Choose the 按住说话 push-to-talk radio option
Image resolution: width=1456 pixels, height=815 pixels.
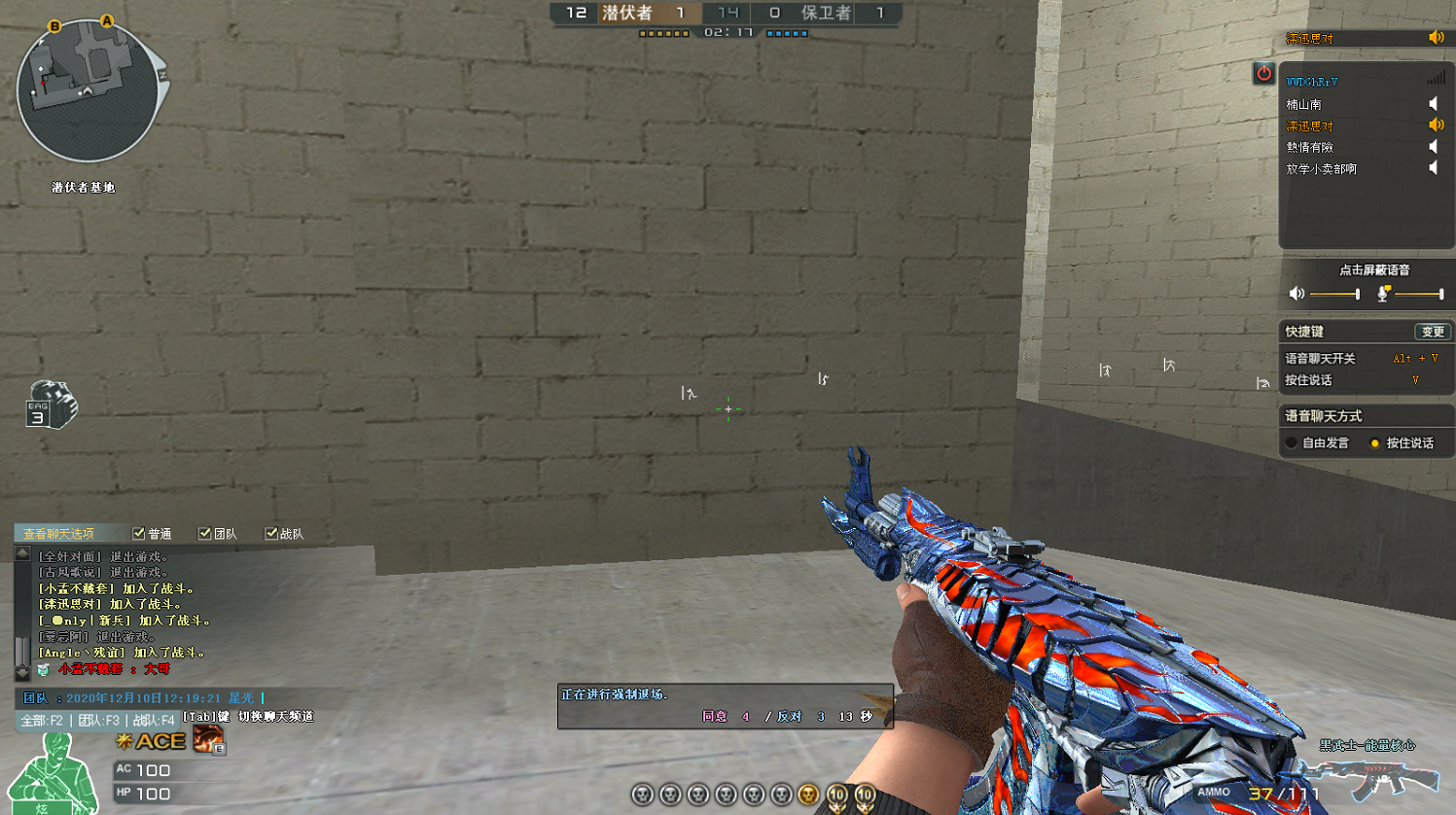[x=1375, y=443]
